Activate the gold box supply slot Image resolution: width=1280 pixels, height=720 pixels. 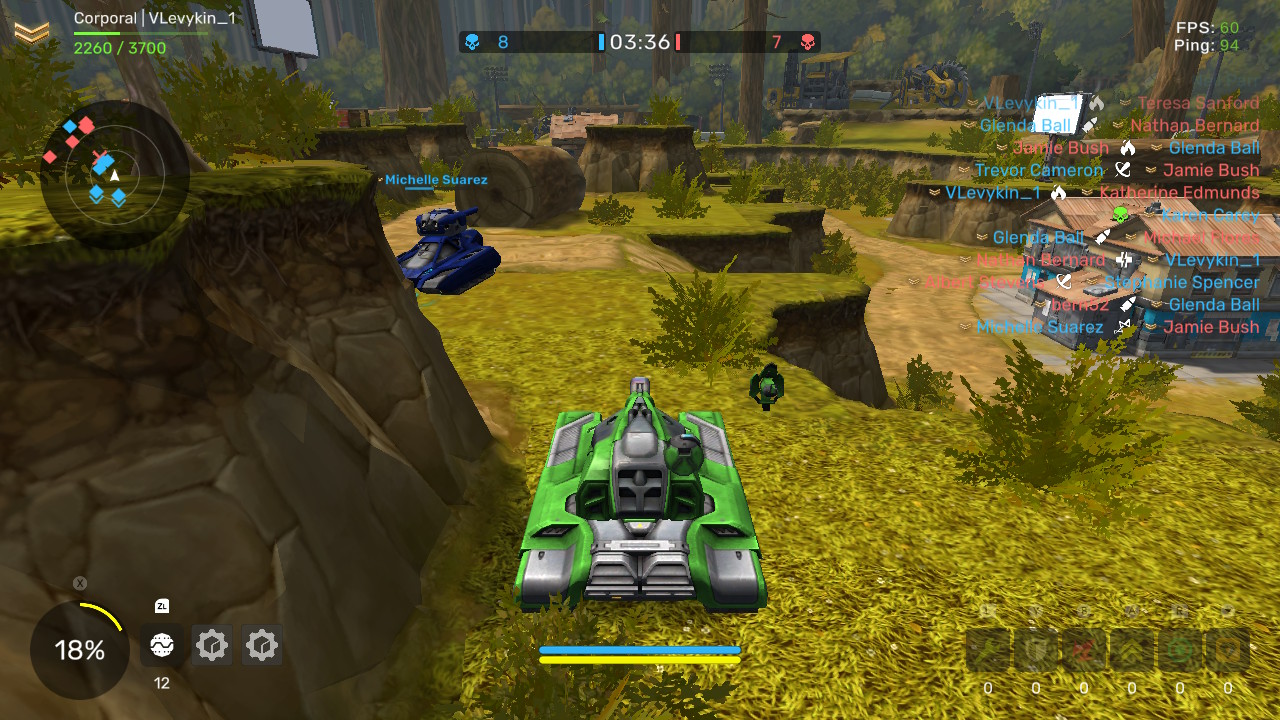(1228, 650)
